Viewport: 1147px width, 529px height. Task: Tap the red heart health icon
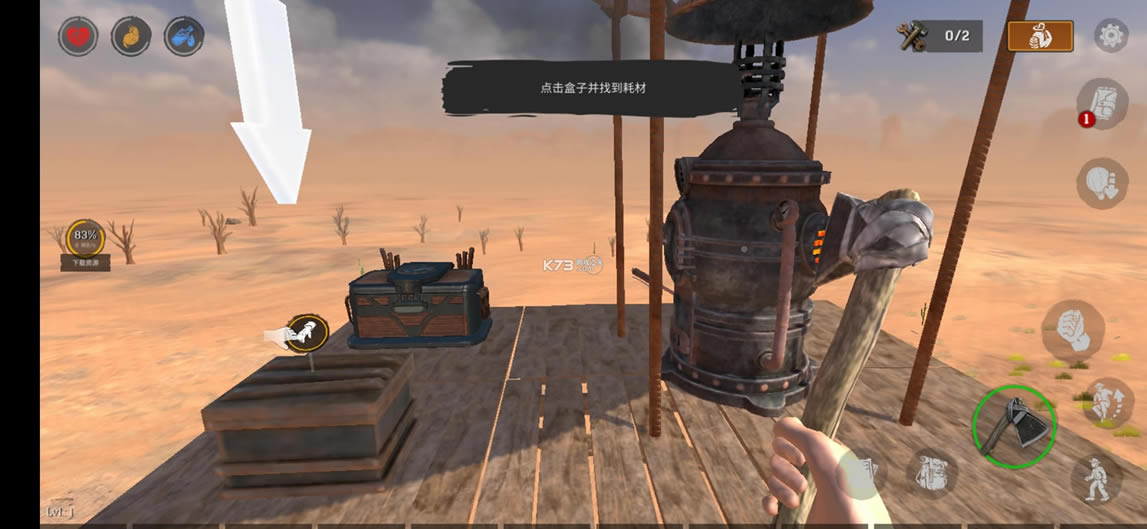click(x=78, y=37)
